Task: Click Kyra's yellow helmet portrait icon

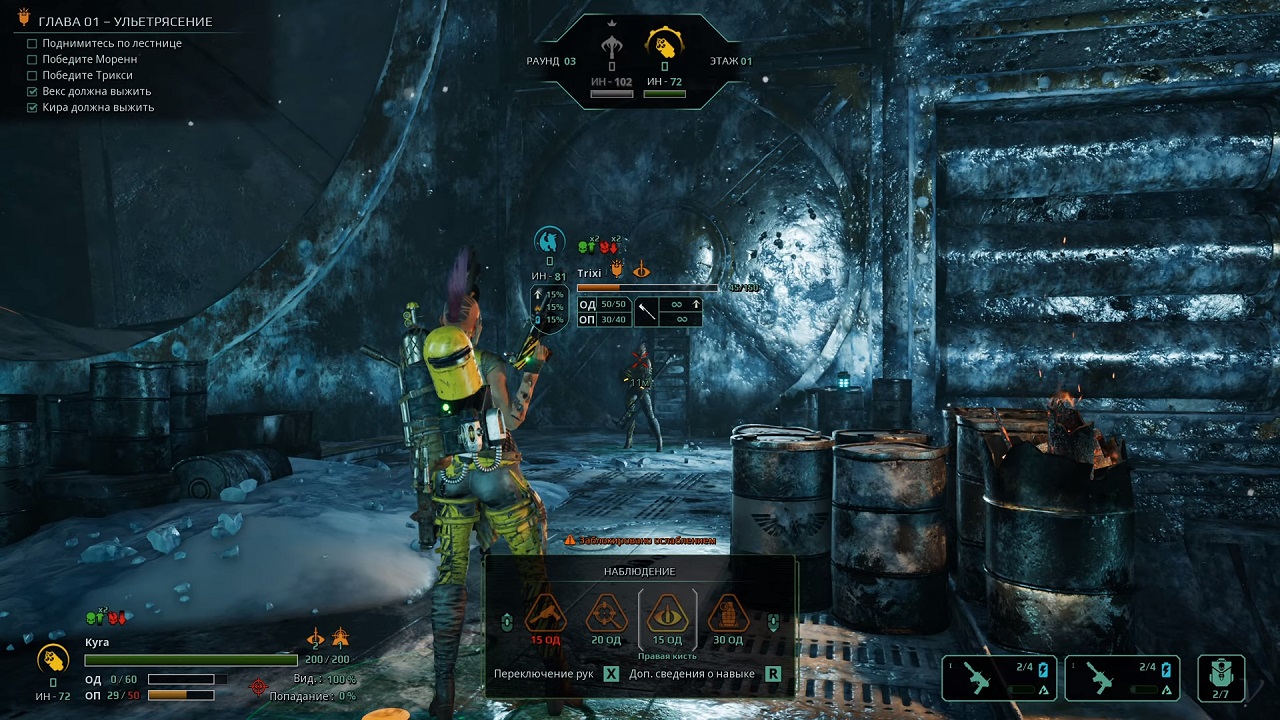Action: click(53, 658)
